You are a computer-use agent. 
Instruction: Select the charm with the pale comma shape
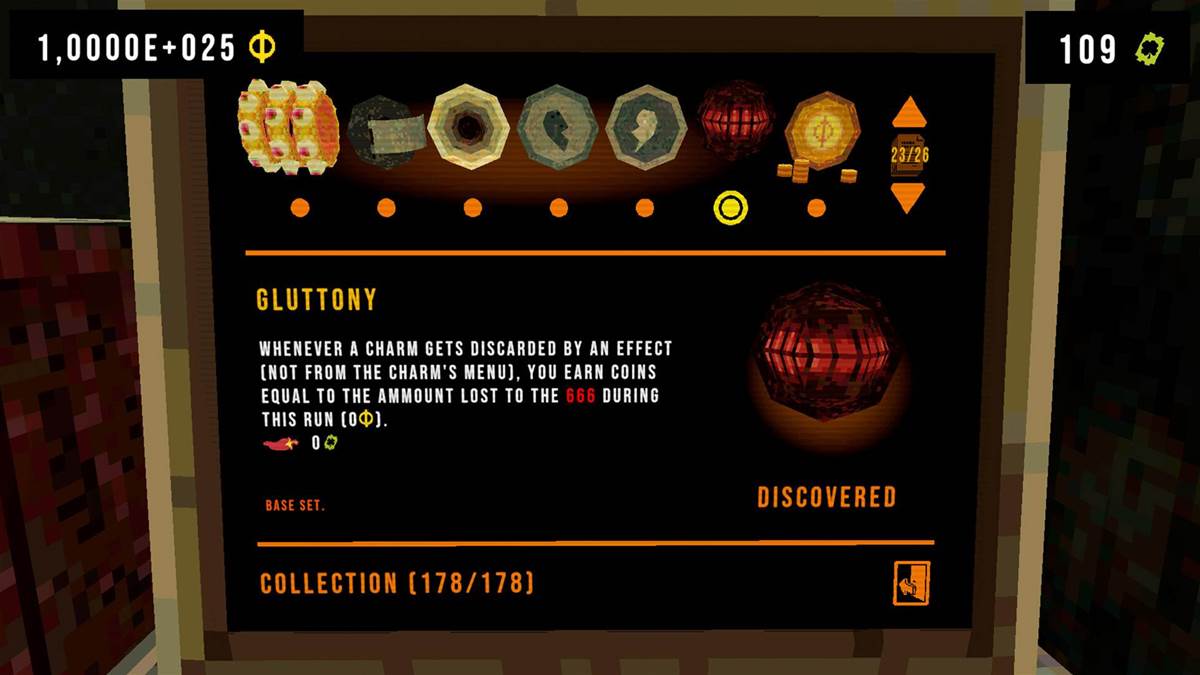click(x=646, y=127)
